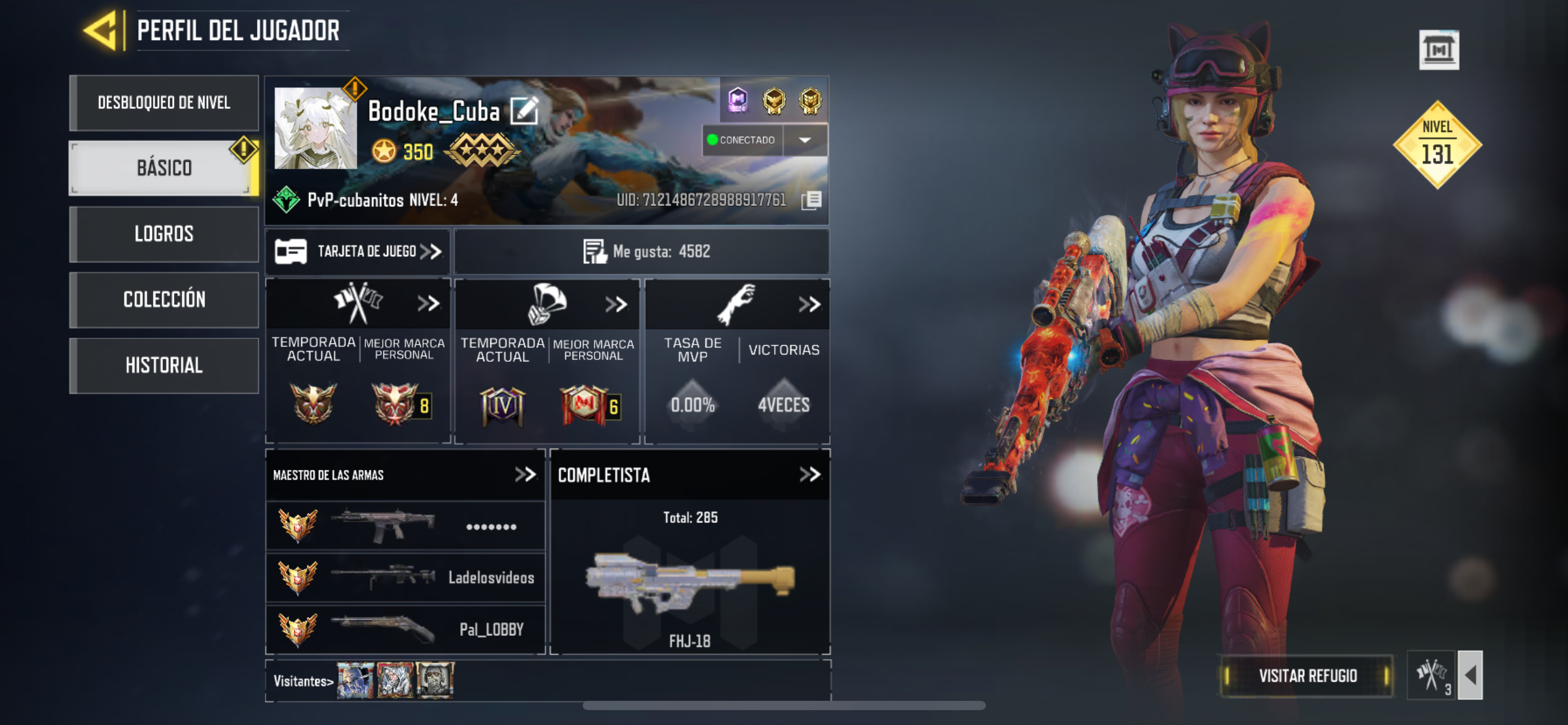Click Visitar Refugio button
The height and width of the screenshot is (725, 1568).
pyautogui.click(x=1307, y=675)
